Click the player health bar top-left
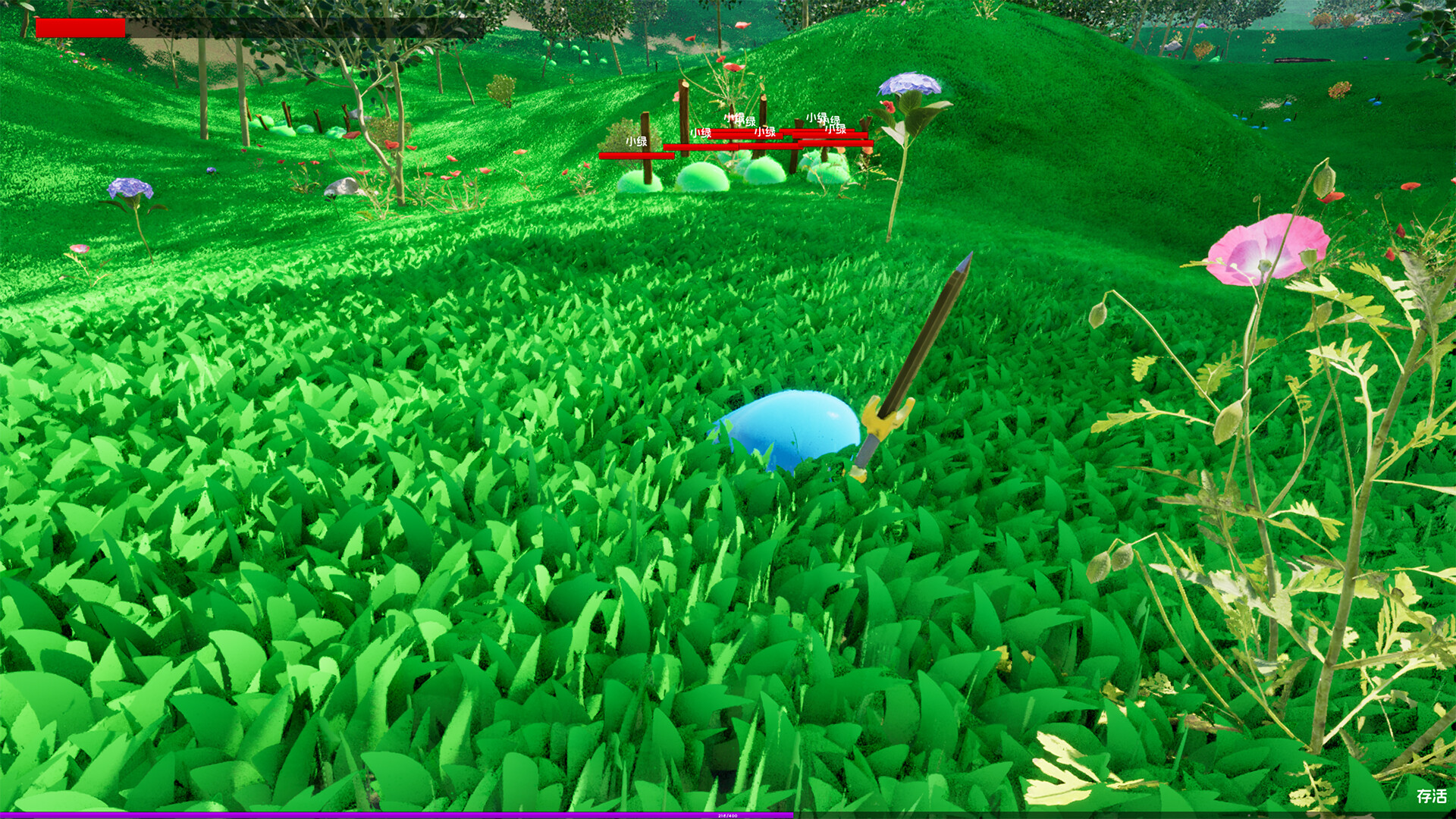The height and width of the screenshot is (819, 1456). coord(80,28)
